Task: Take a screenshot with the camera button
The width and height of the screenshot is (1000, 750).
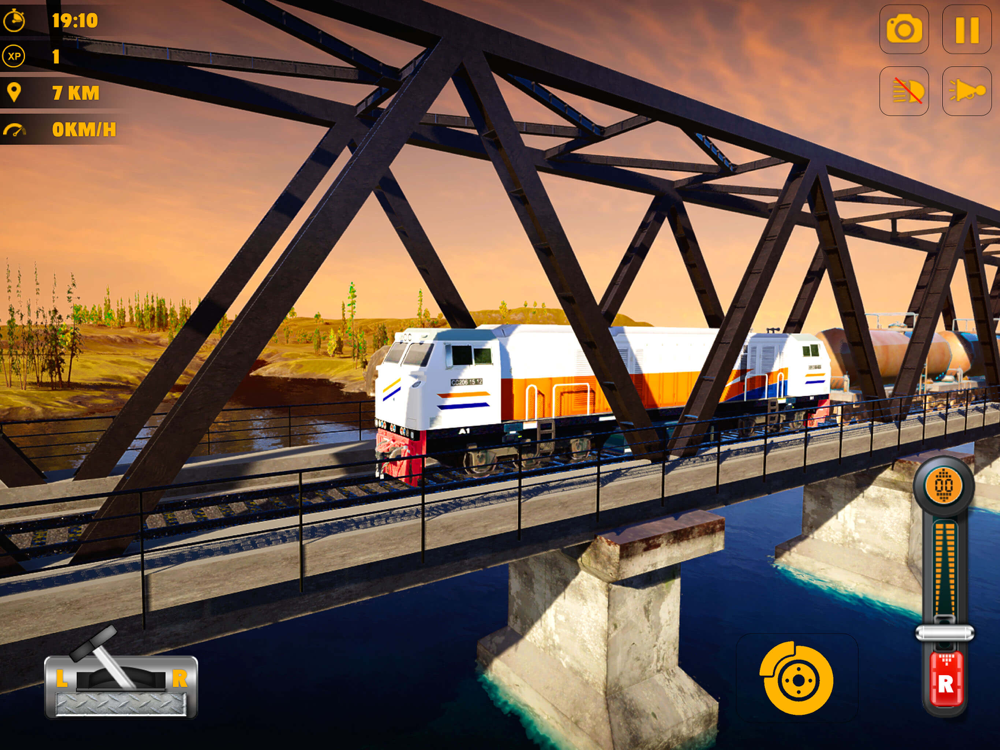Action: (904, 30)
